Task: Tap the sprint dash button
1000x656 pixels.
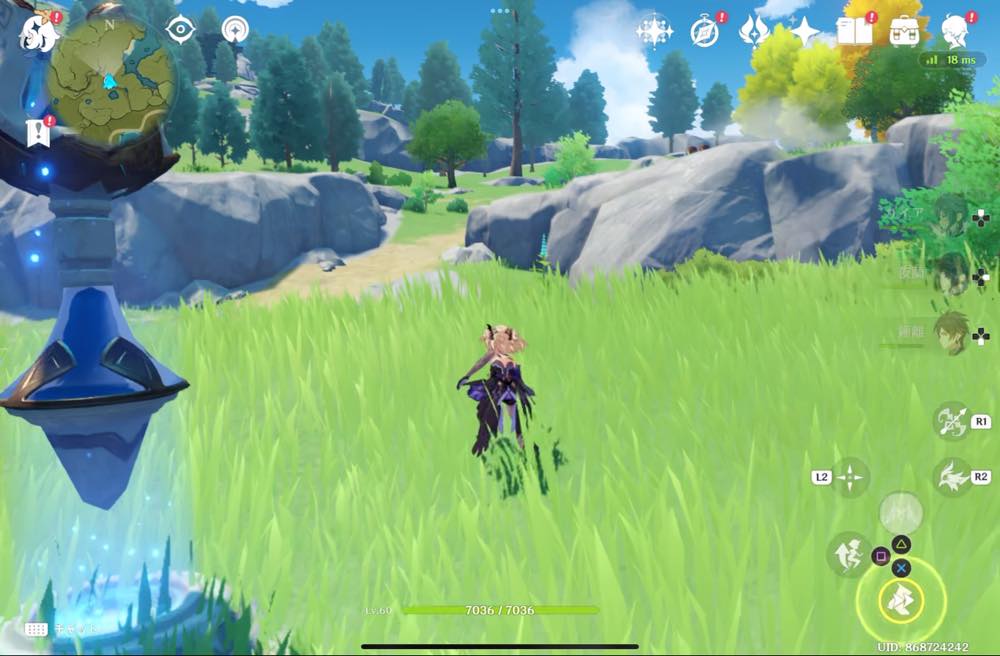Action: click(848, 553)
